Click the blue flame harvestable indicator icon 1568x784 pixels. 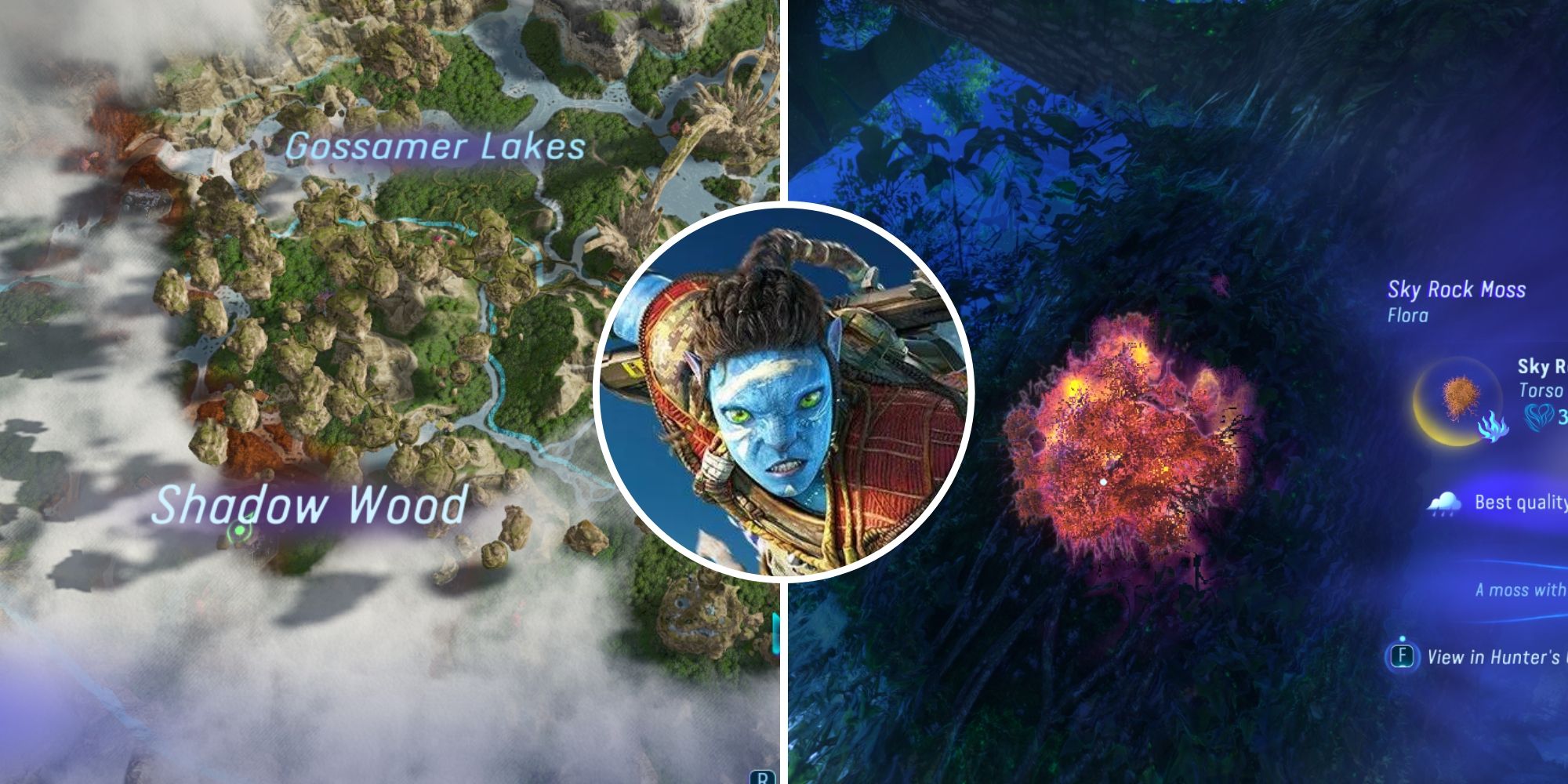[x=1494, y=428]
